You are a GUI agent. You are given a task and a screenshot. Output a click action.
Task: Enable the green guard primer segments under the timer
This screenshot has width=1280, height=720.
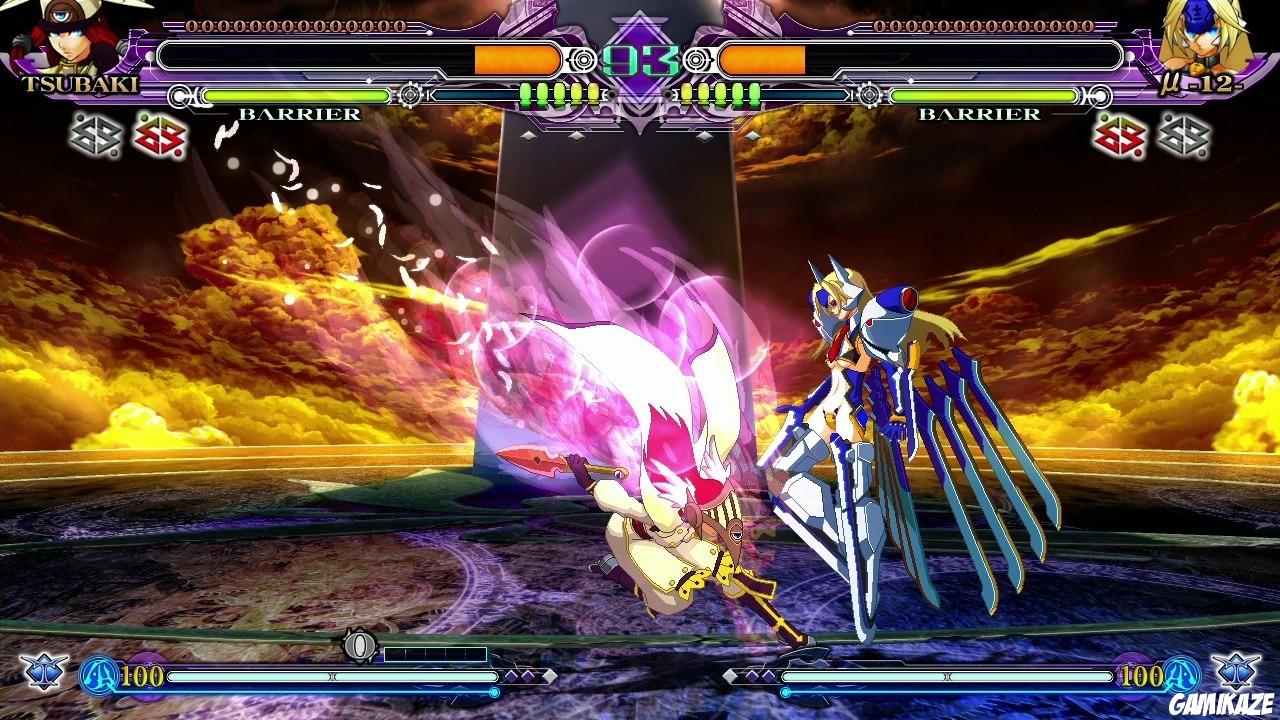click(560, 91)
